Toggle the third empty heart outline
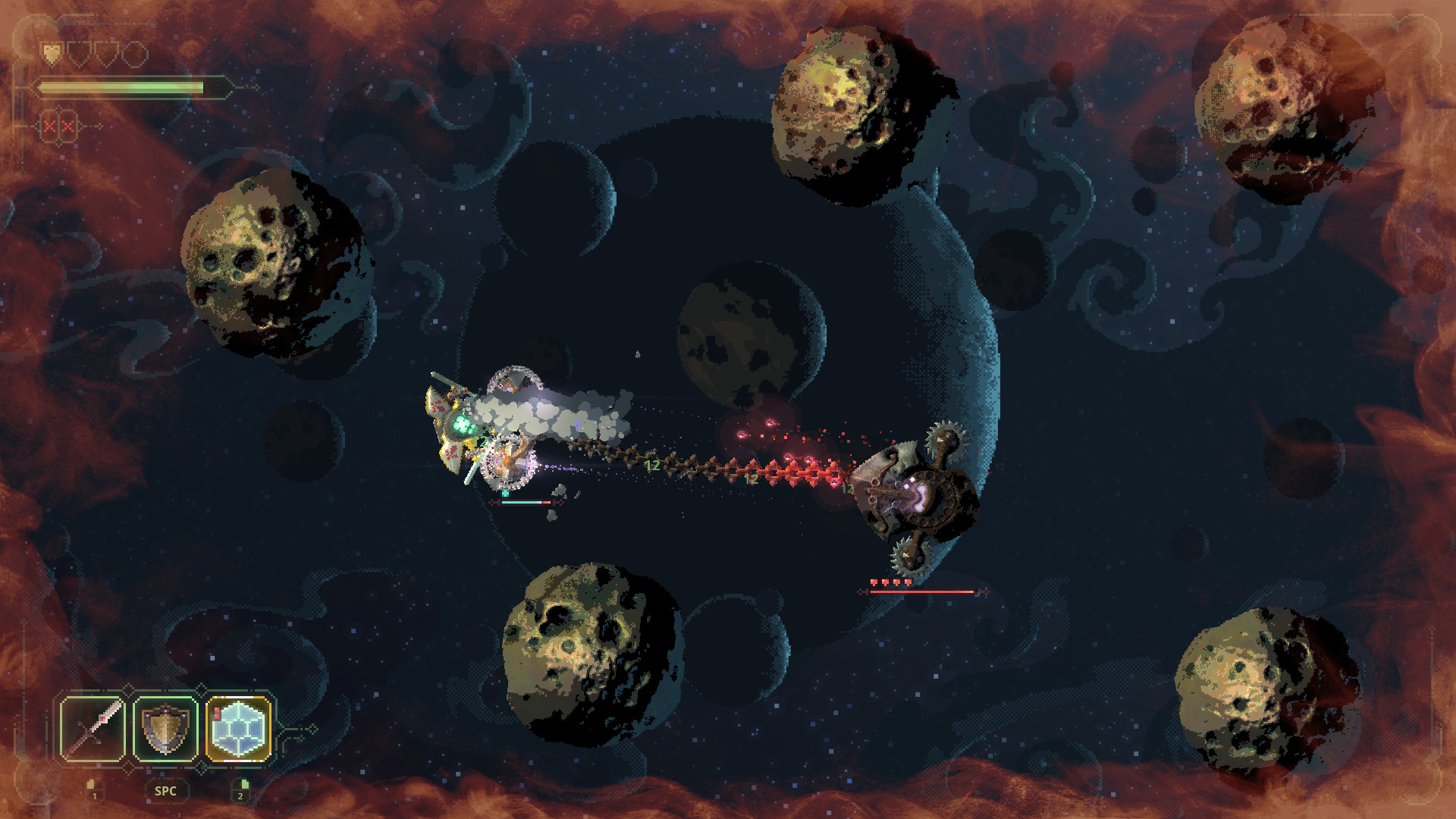 pyautogui.click(x=106, y=55)
